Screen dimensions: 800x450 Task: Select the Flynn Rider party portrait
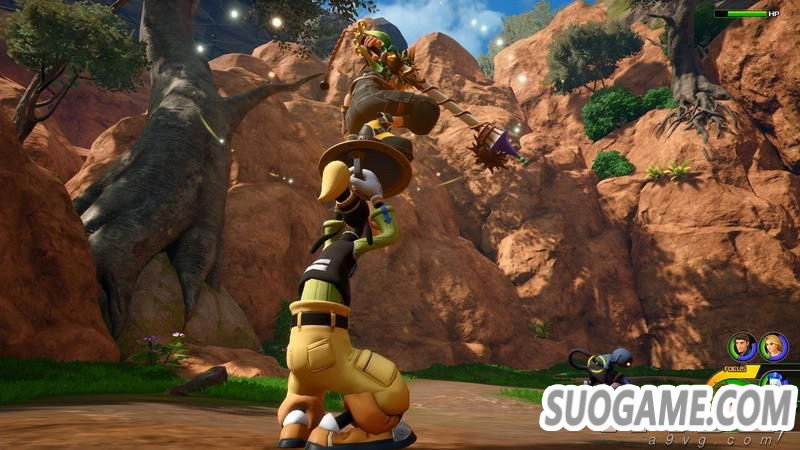pyautogui.click(x=742, y=347)
